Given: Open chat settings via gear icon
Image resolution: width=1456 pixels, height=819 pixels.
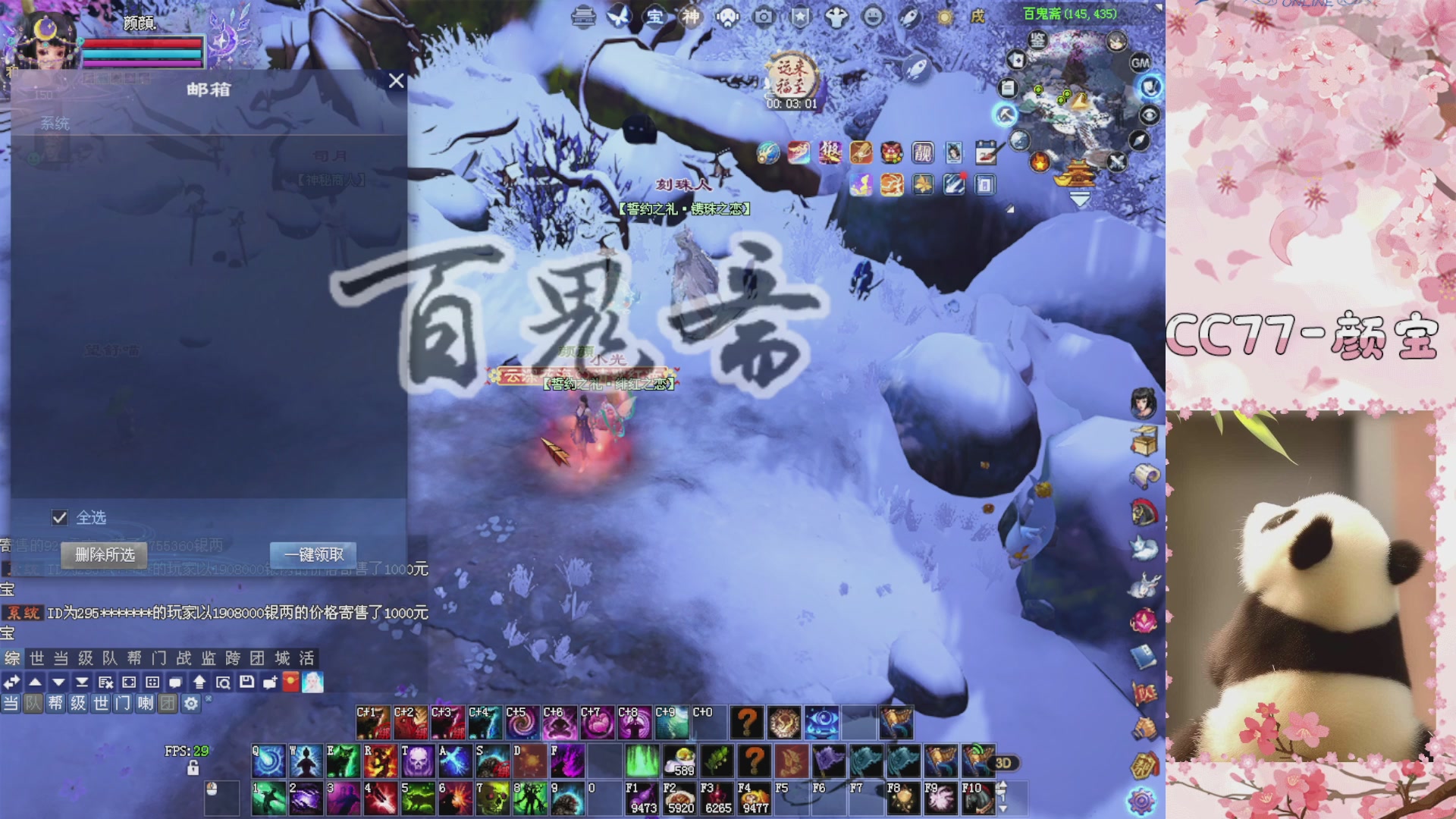Looking at the screenshot, I should 191,703.
